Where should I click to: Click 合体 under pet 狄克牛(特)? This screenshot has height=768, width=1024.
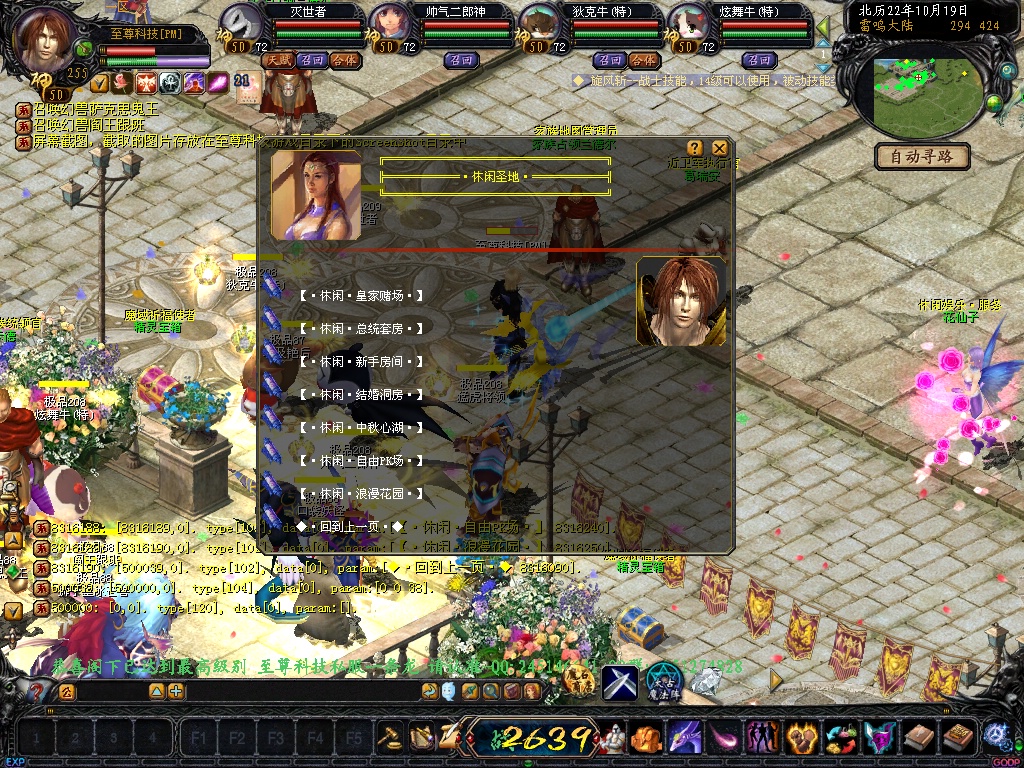coord(643,61)
